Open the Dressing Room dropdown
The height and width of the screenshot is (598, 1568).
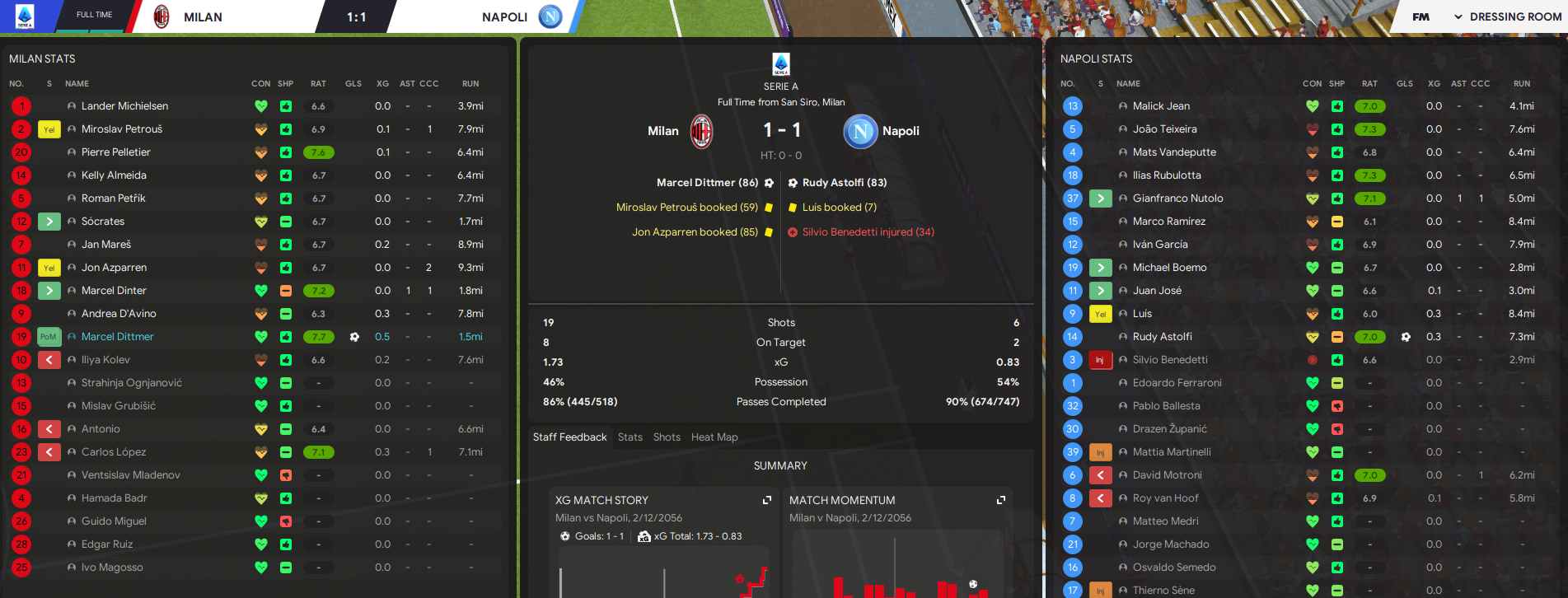(1507, 16)
